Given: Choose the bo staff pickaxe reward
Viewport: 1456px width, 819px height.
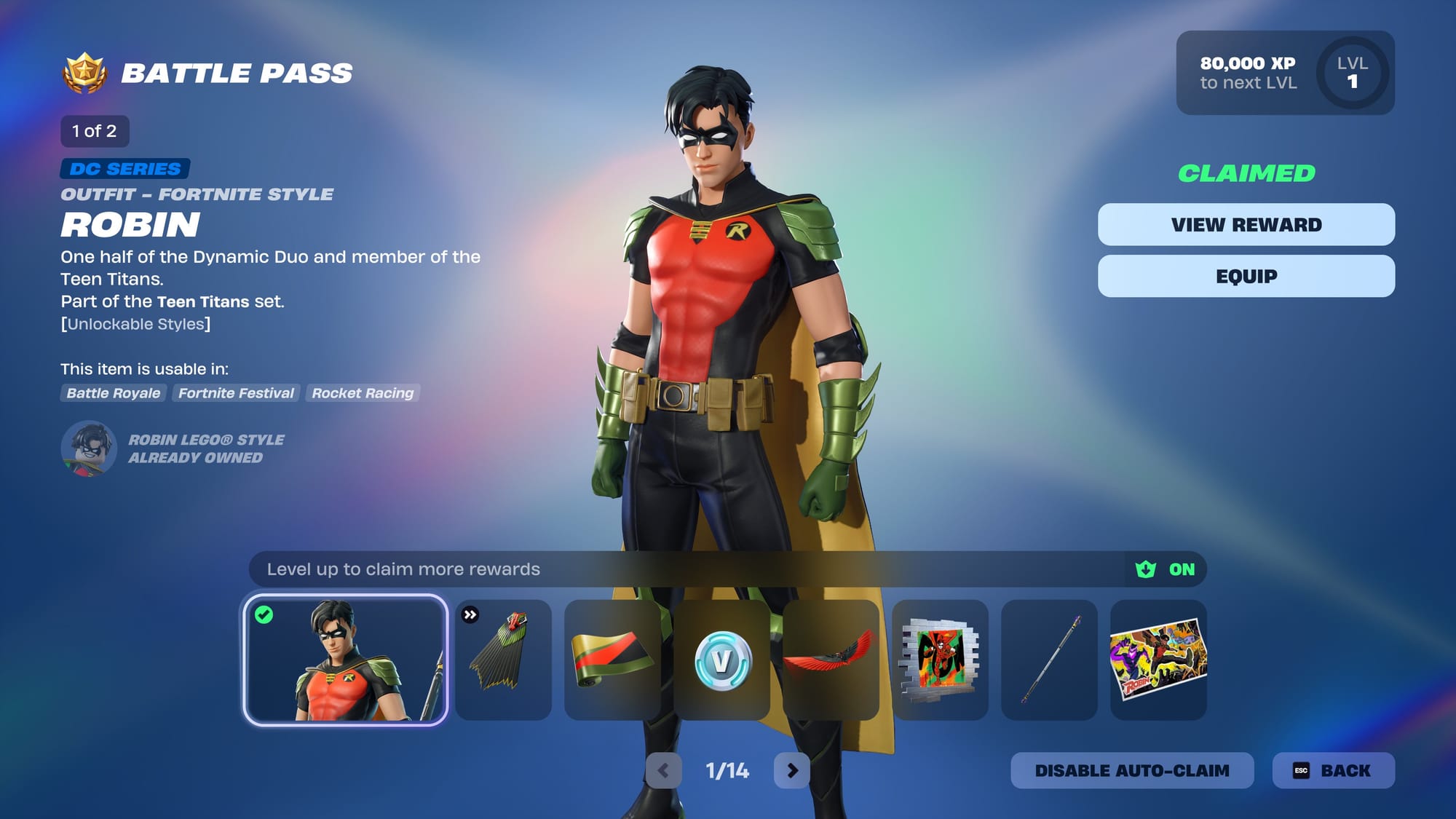Looking at the screenshot, I should click(x=1049, y=660).
